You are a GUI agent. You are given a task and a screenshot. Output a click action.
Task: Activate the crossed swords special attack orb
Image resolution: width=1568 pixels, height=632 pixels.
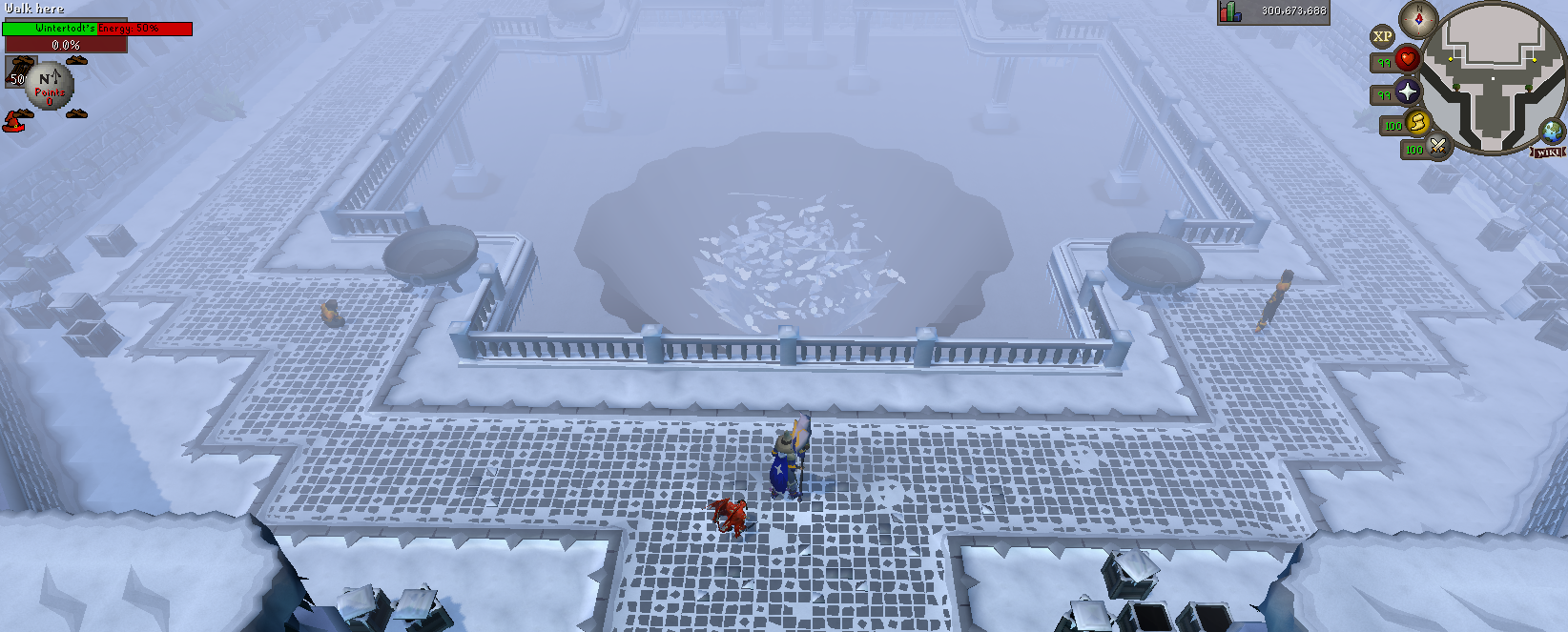pos(1437,146)
